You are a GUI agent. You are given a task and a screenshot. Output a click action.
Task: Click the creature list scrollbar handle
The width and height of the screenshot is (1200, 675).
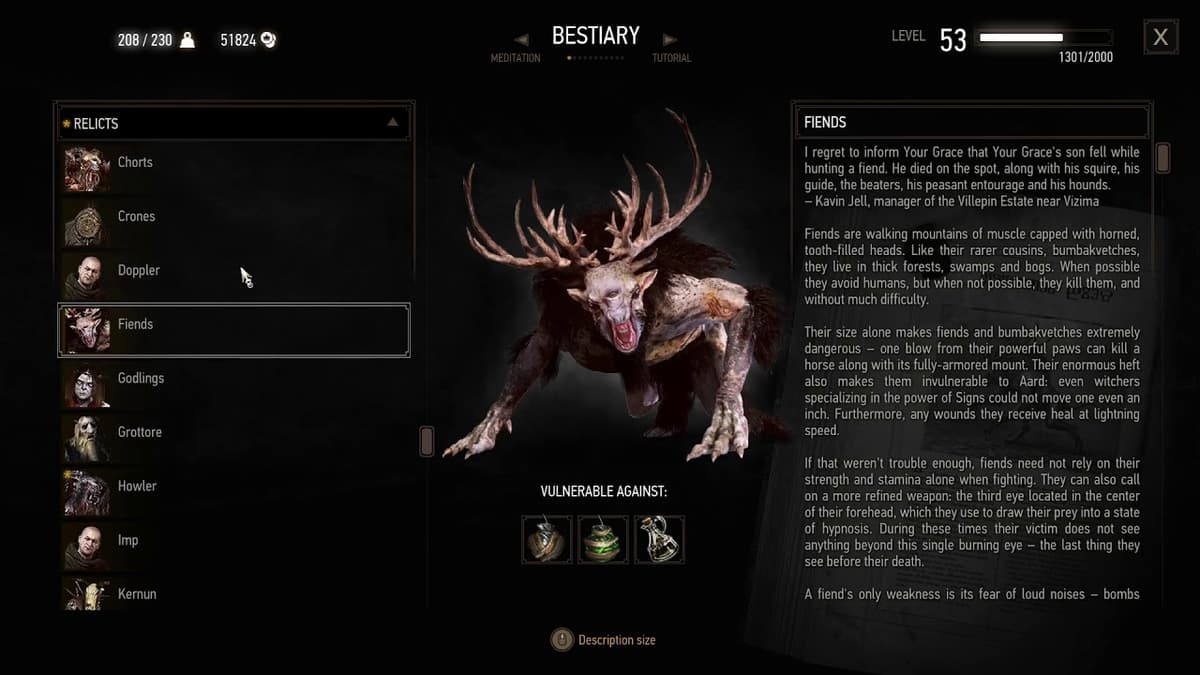point(427,441)
